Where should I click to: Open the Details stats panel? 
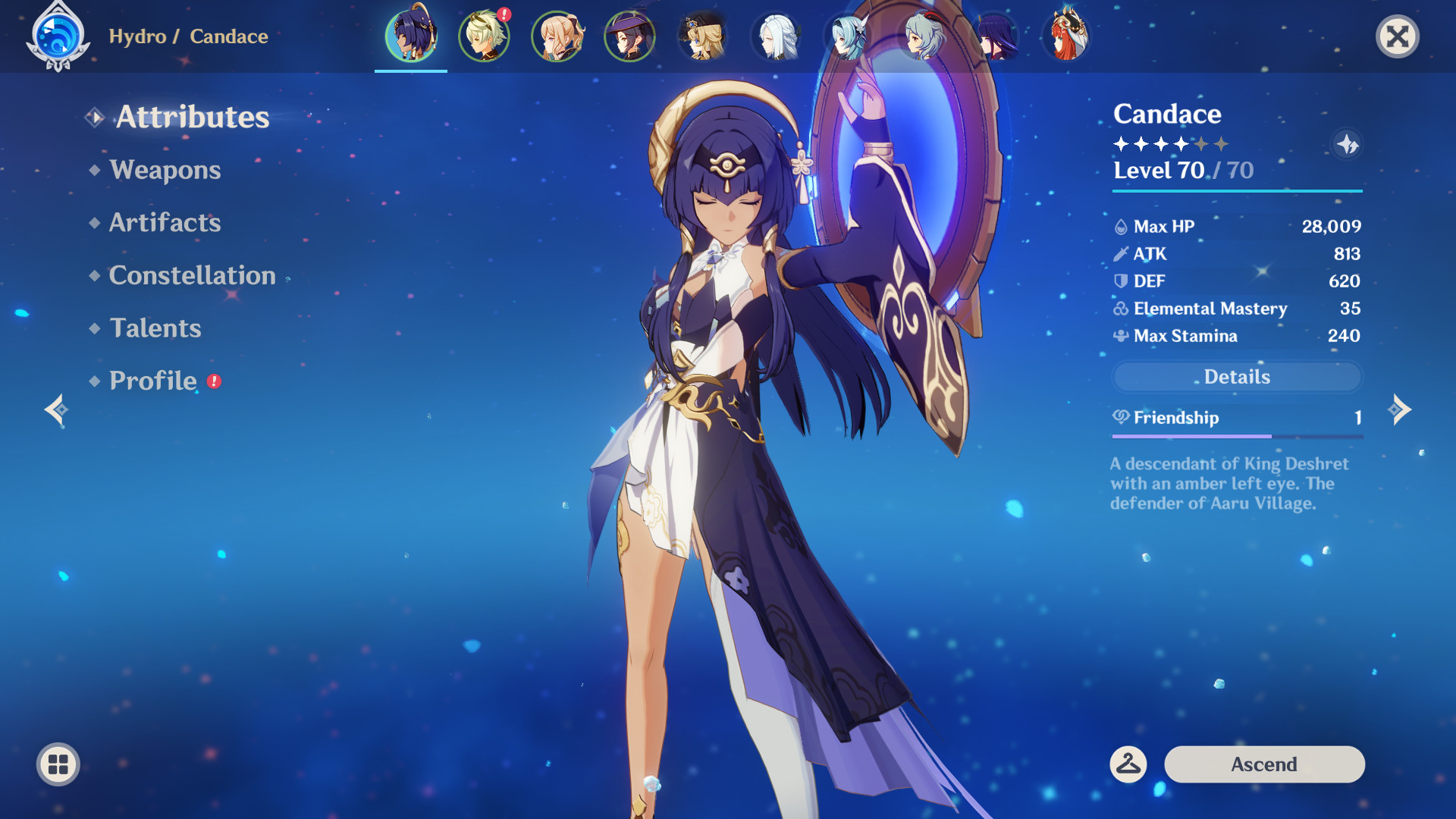pos(1237,377)
